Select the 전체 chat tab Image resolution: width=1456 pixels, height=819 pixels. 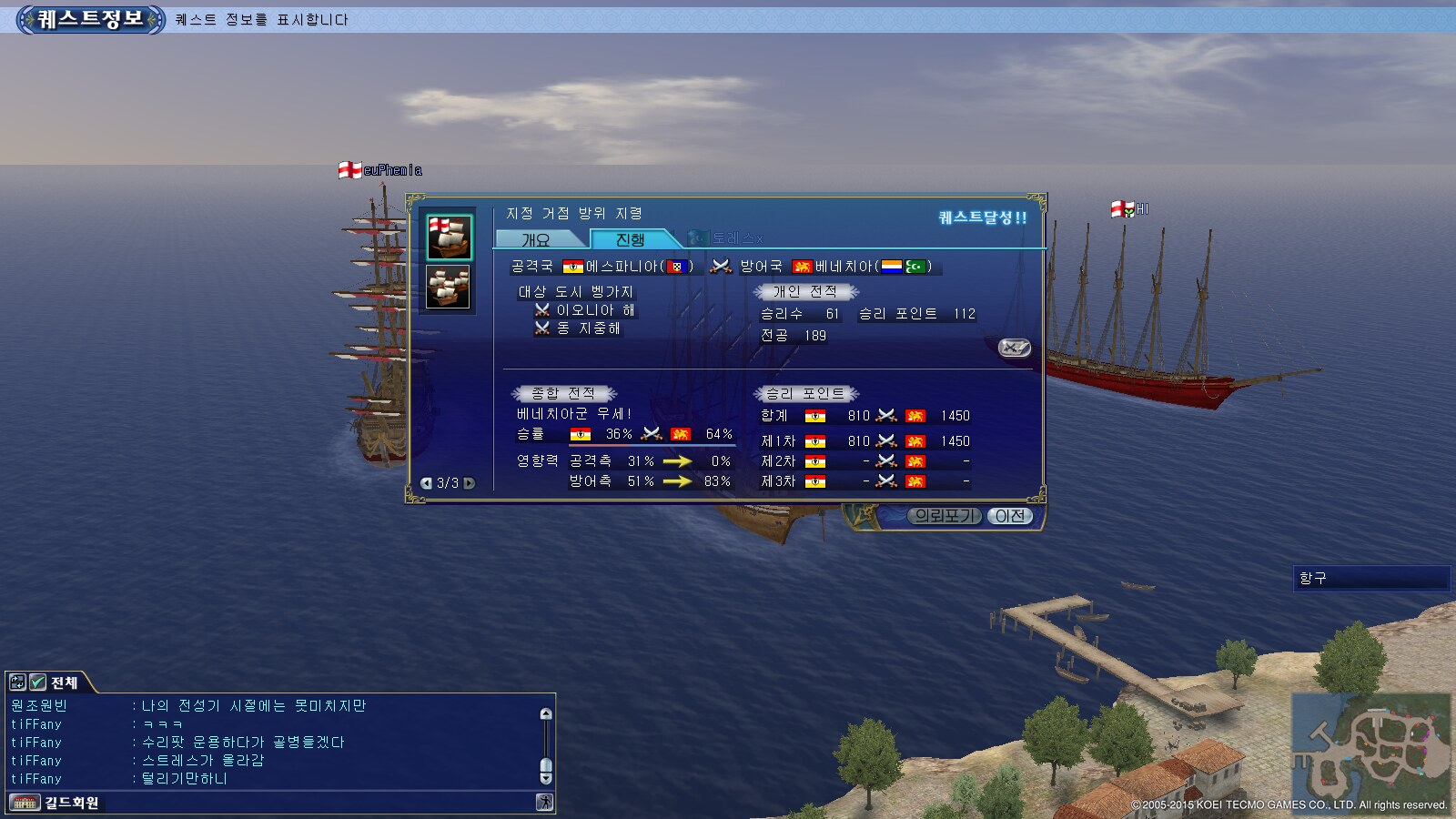(x=64, y=682)
